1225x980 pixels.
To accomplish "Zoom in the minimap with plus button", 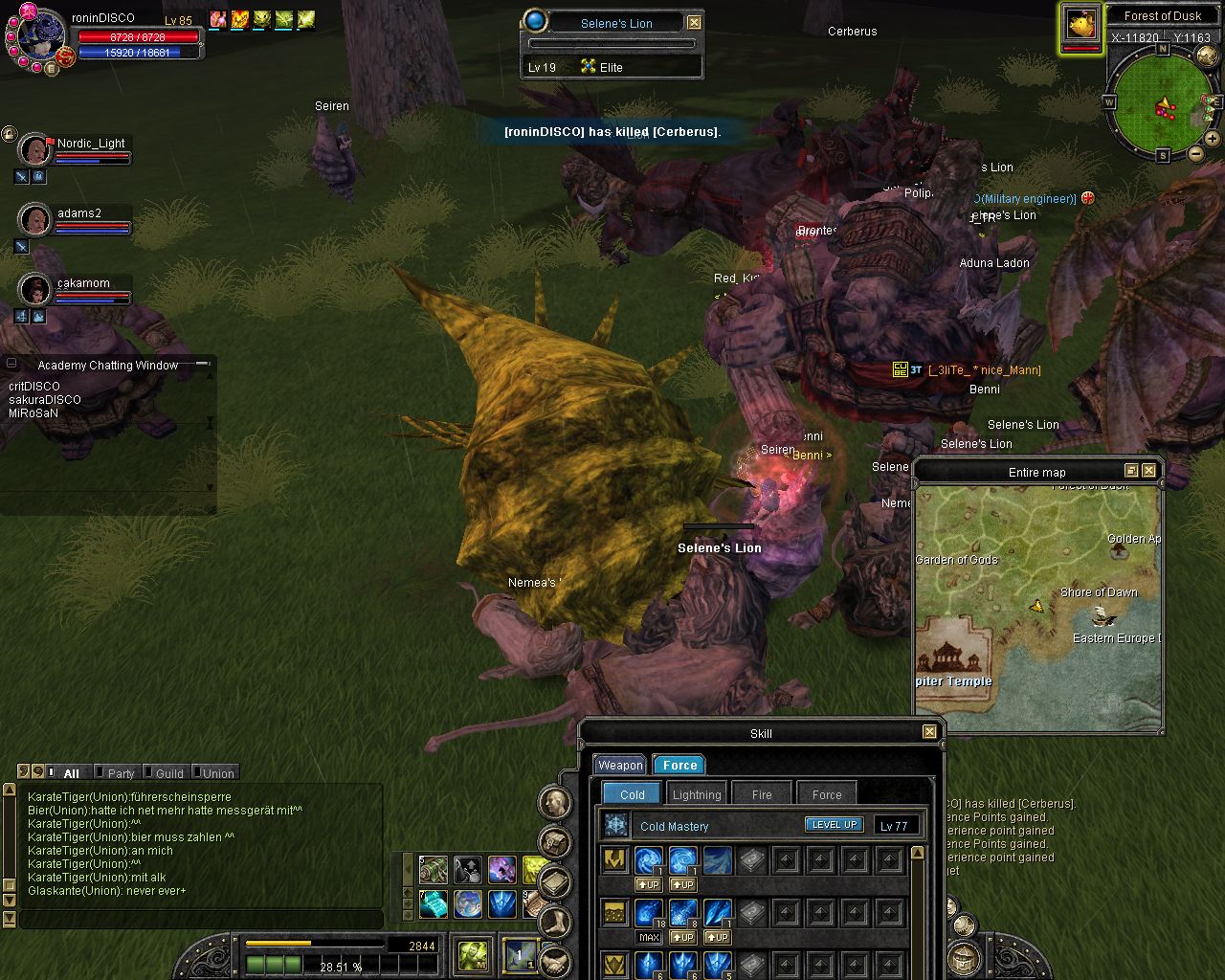I will (1213, 139).
